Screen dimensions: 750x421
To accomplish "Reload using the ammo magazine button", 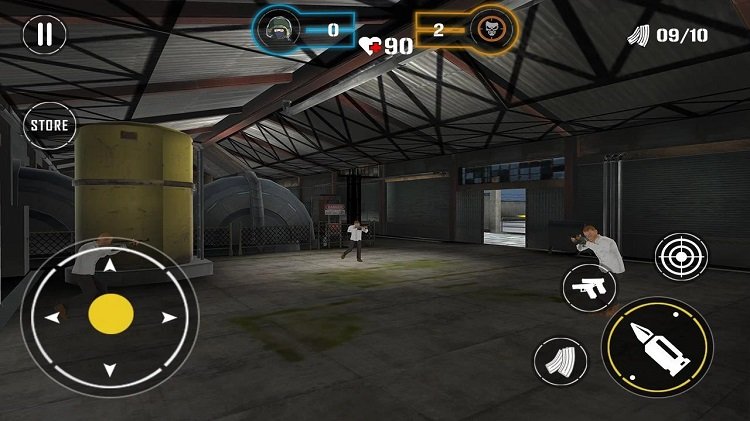I will pyautogui.click(x=561, y=361).
